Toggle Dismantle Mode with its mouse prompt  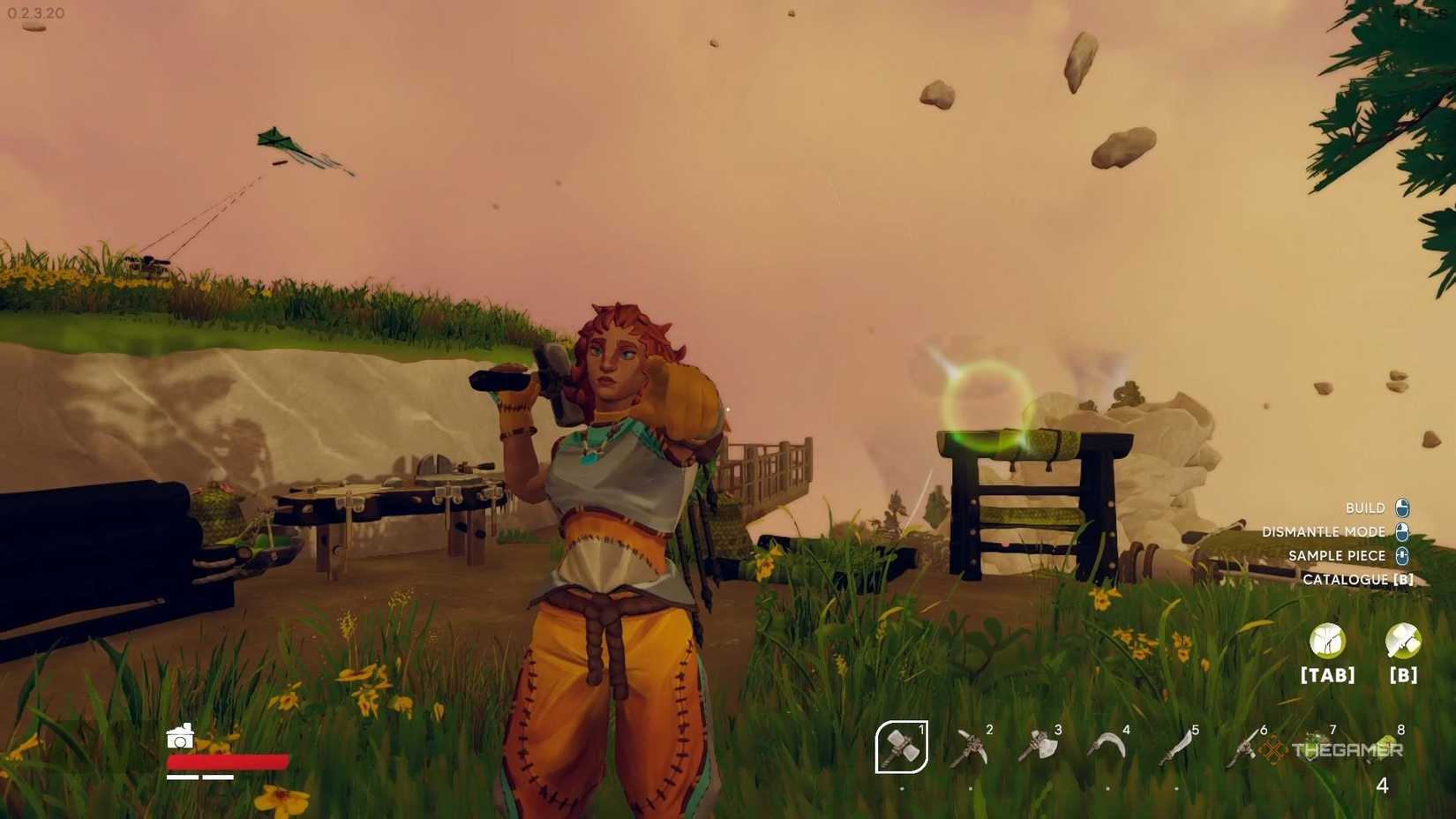point(1402,531)
